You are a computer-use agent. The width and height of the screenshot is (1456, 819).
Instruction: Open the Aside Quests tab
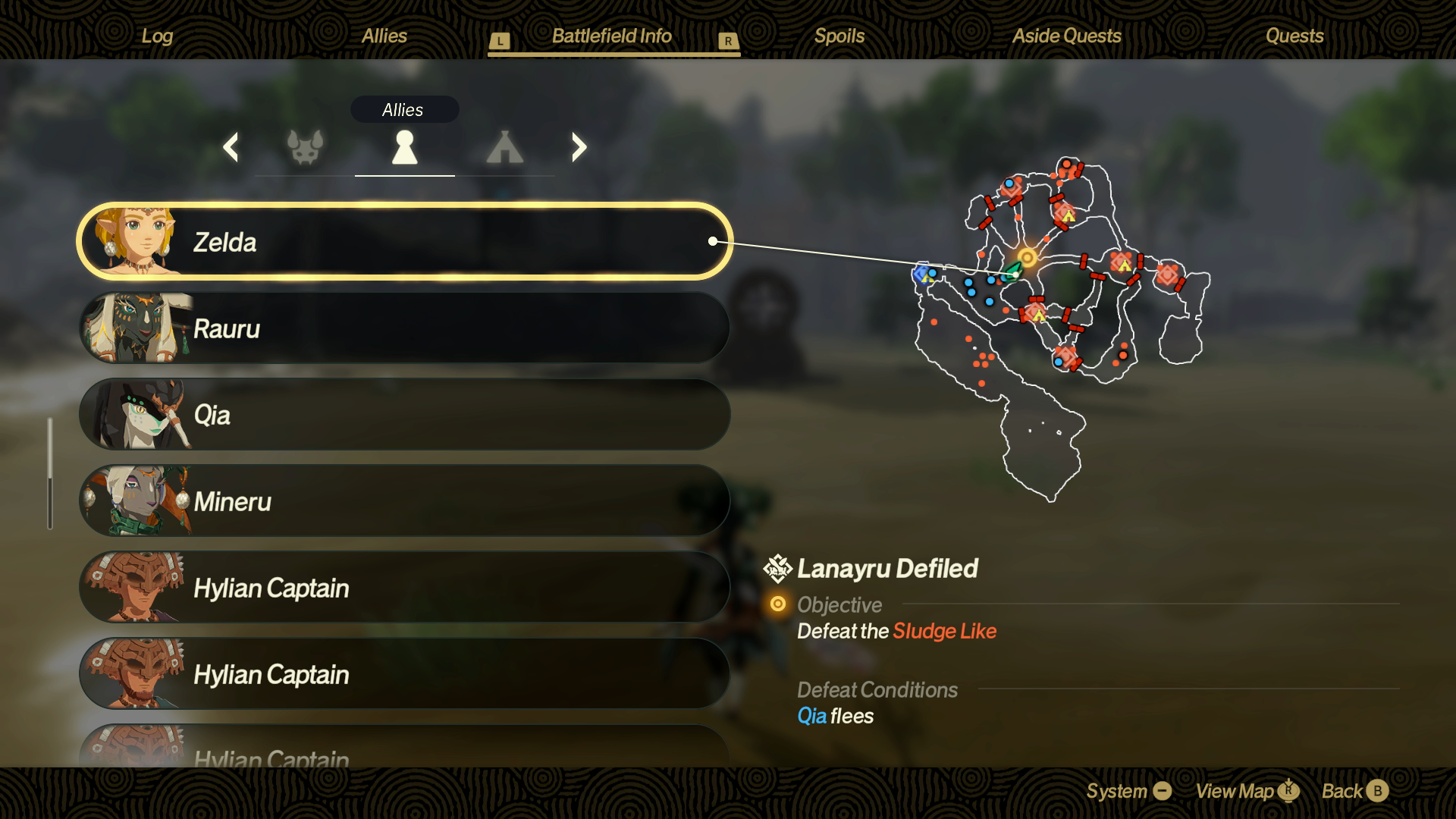[1066, 36]
